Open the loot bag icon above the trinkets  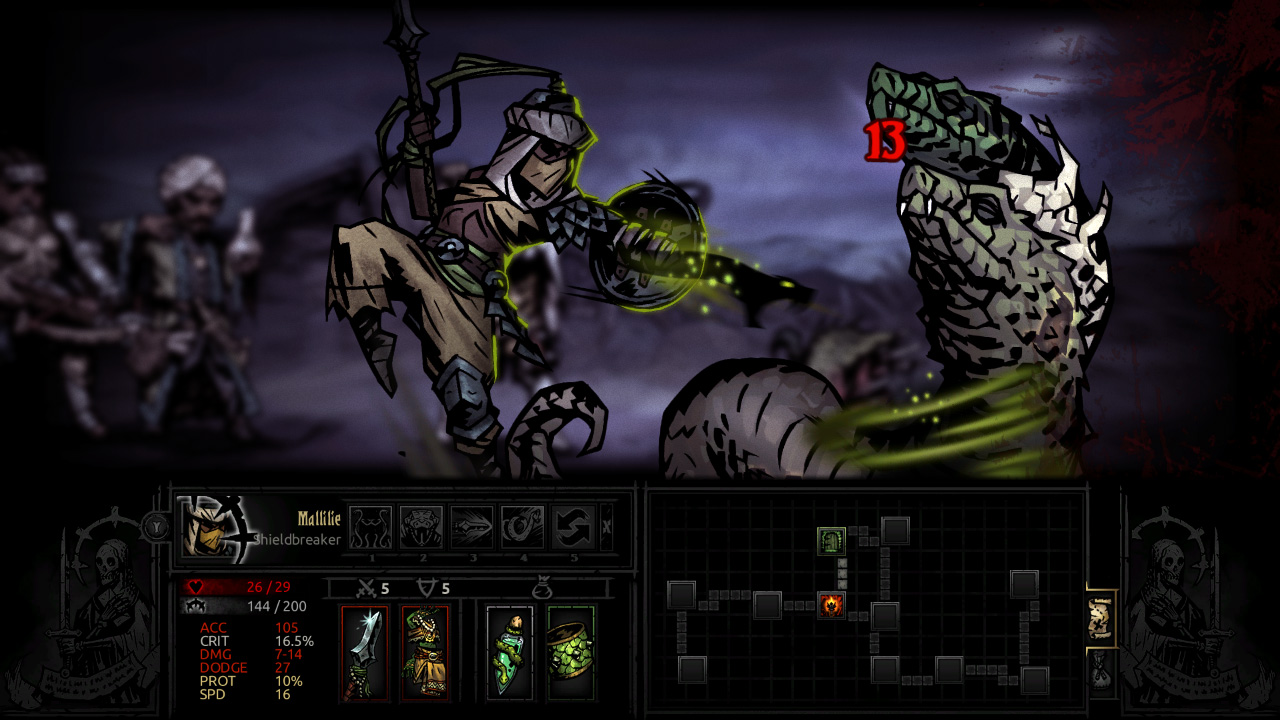(x=544, y=589)
